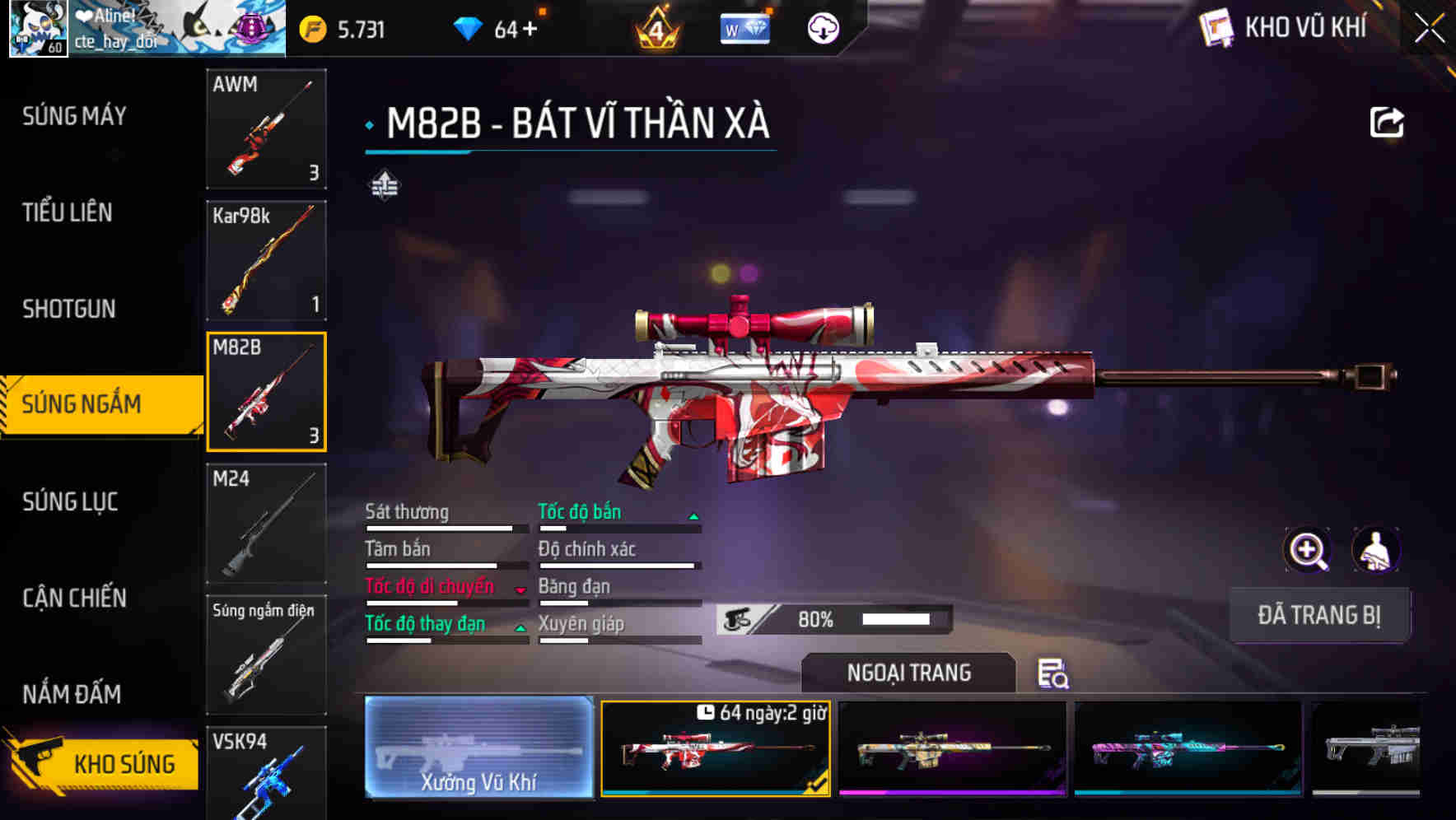Click the cloud download resources icon
The width and height of the screenshot is (1456, 820).
point(823,29)
